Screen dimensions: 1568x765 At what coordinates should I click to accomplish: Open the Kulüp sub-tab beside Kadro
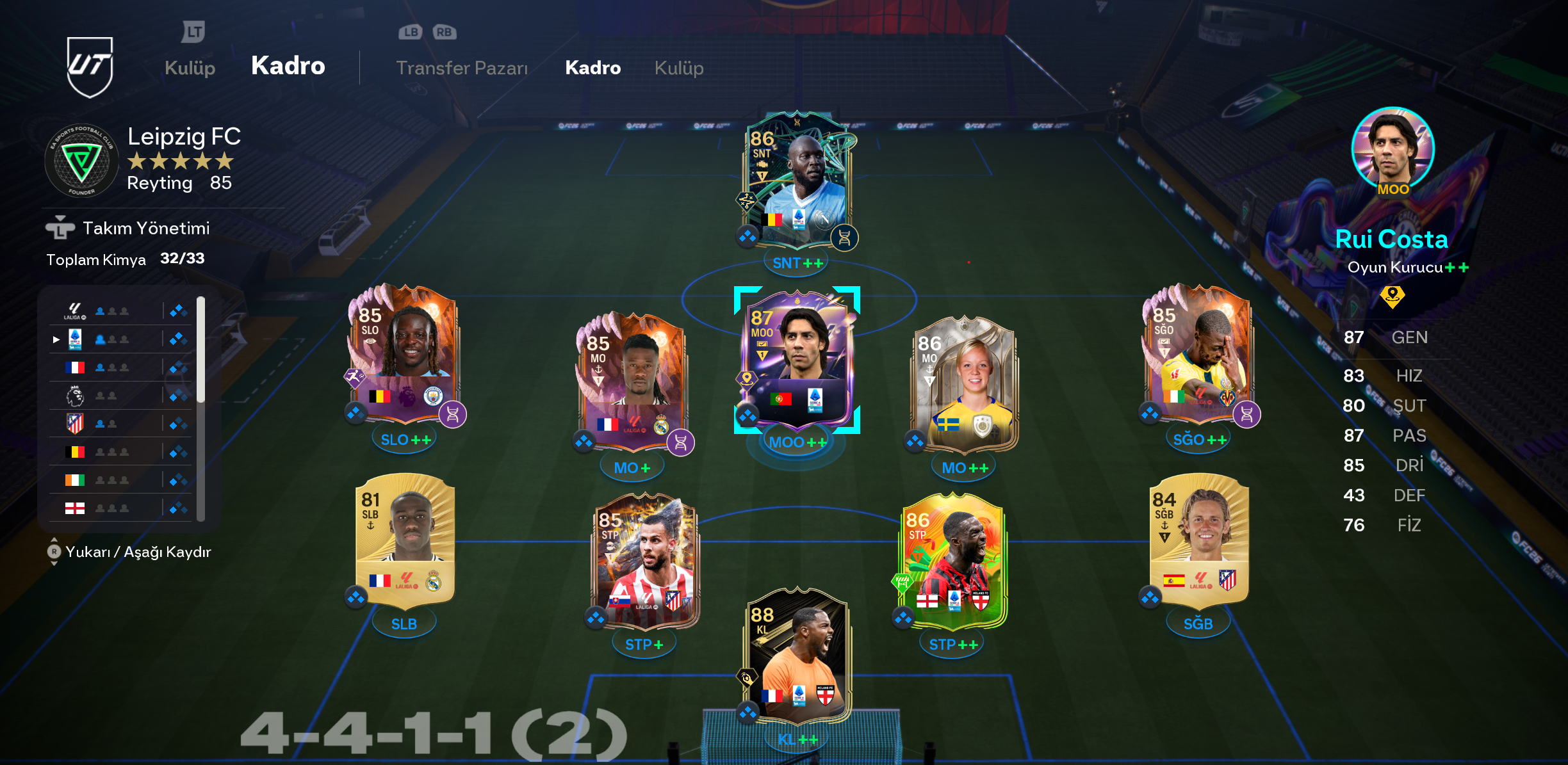[678, 68]
